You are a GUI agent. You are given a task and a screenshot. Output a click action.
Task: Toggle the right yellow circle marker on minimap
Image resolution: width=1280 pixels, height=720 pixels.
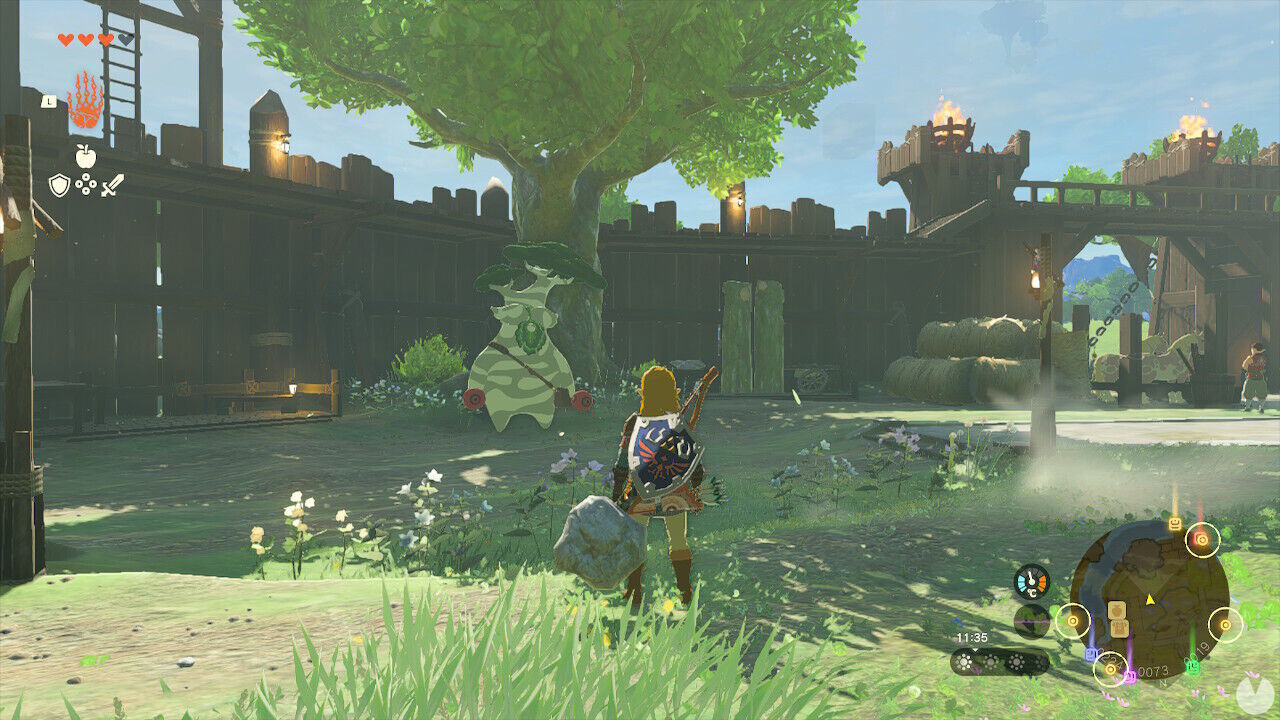1224,624
